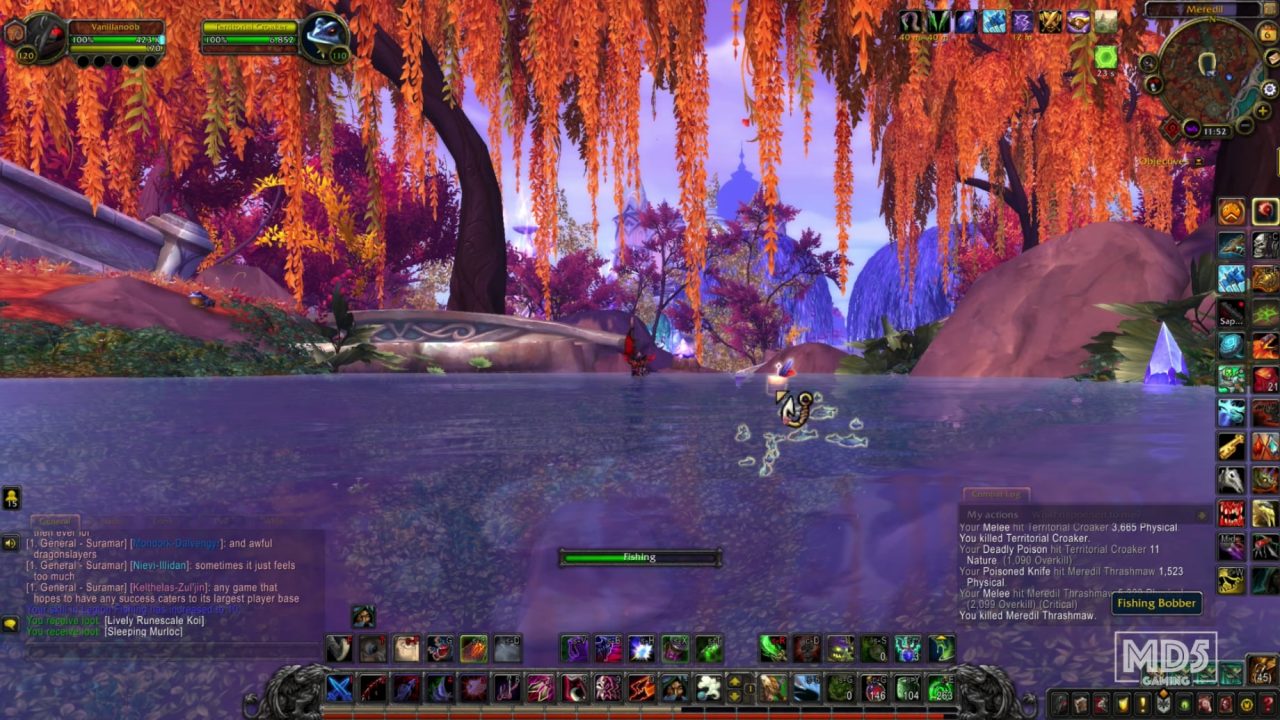Open the backpack bag showing (45) slots

tap(1261, 668)
